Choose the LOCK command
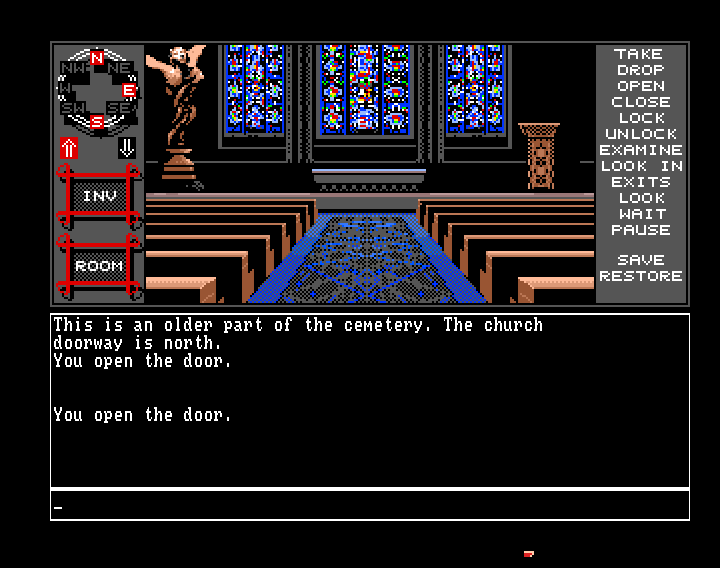Screen dimensions: 720x568 coord(640,118)
